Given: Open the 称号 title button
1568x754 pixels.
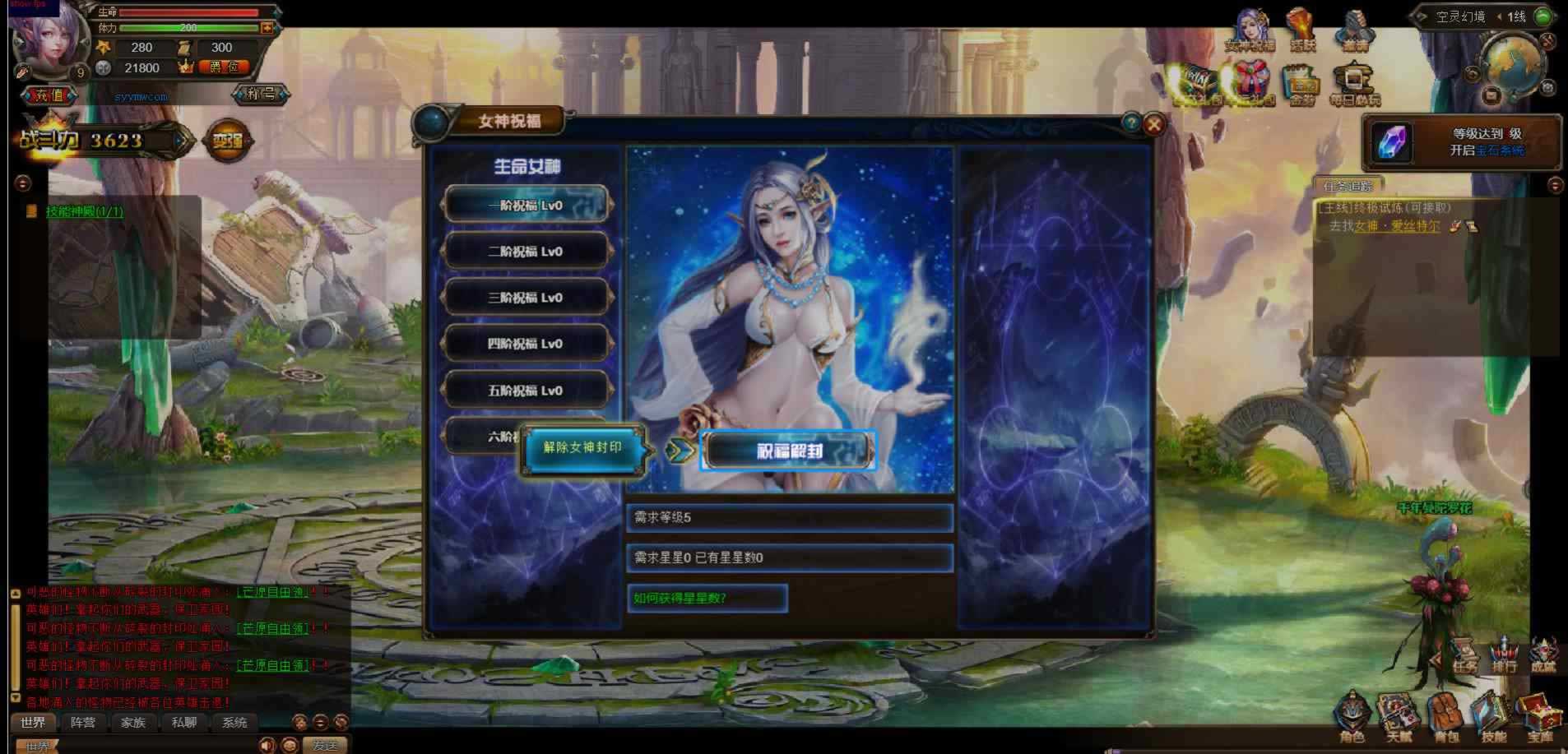Looking at the screenshot, I should 261,94.
